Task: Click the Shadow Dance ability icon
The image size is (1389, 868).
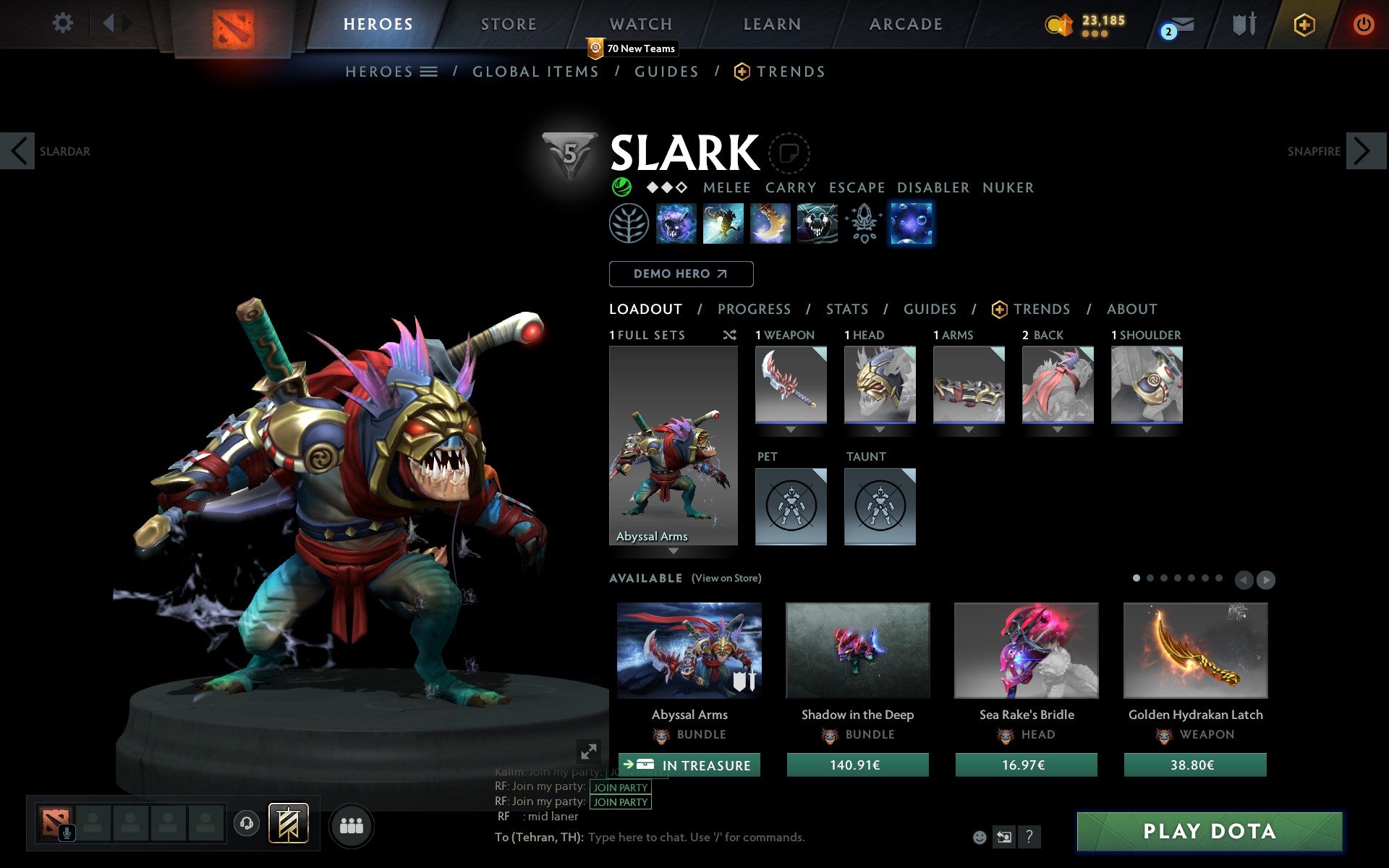Action: pos(817,224)
